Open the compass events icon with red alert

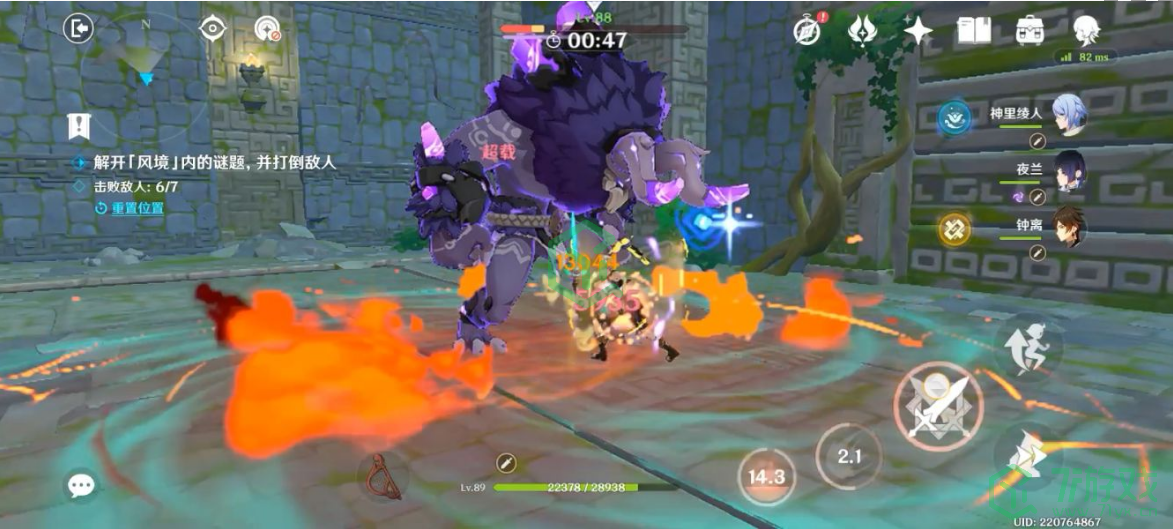[x=807, y=29]
